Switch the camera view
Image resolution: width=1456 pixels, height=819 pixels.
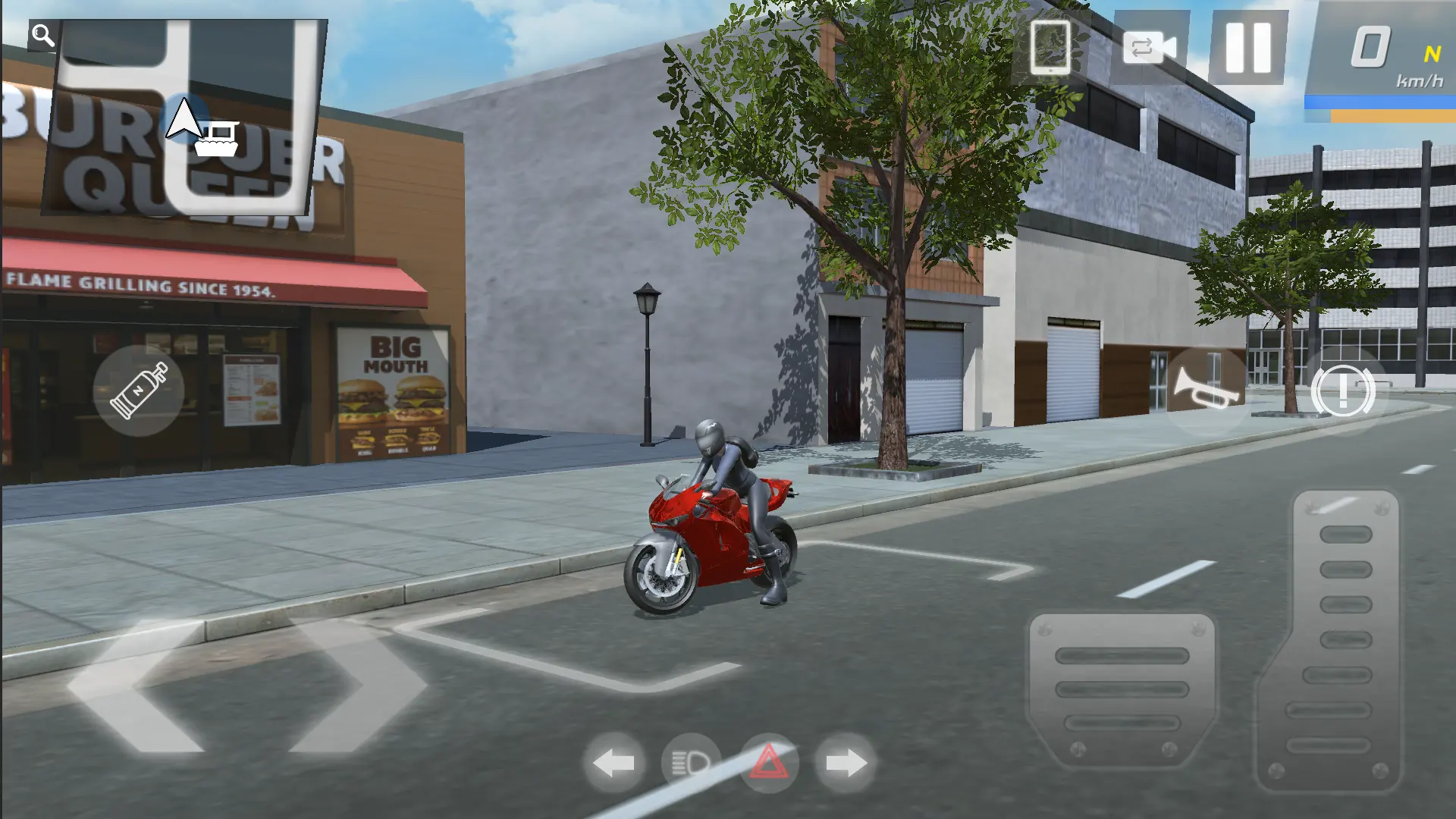(1149, 48)
